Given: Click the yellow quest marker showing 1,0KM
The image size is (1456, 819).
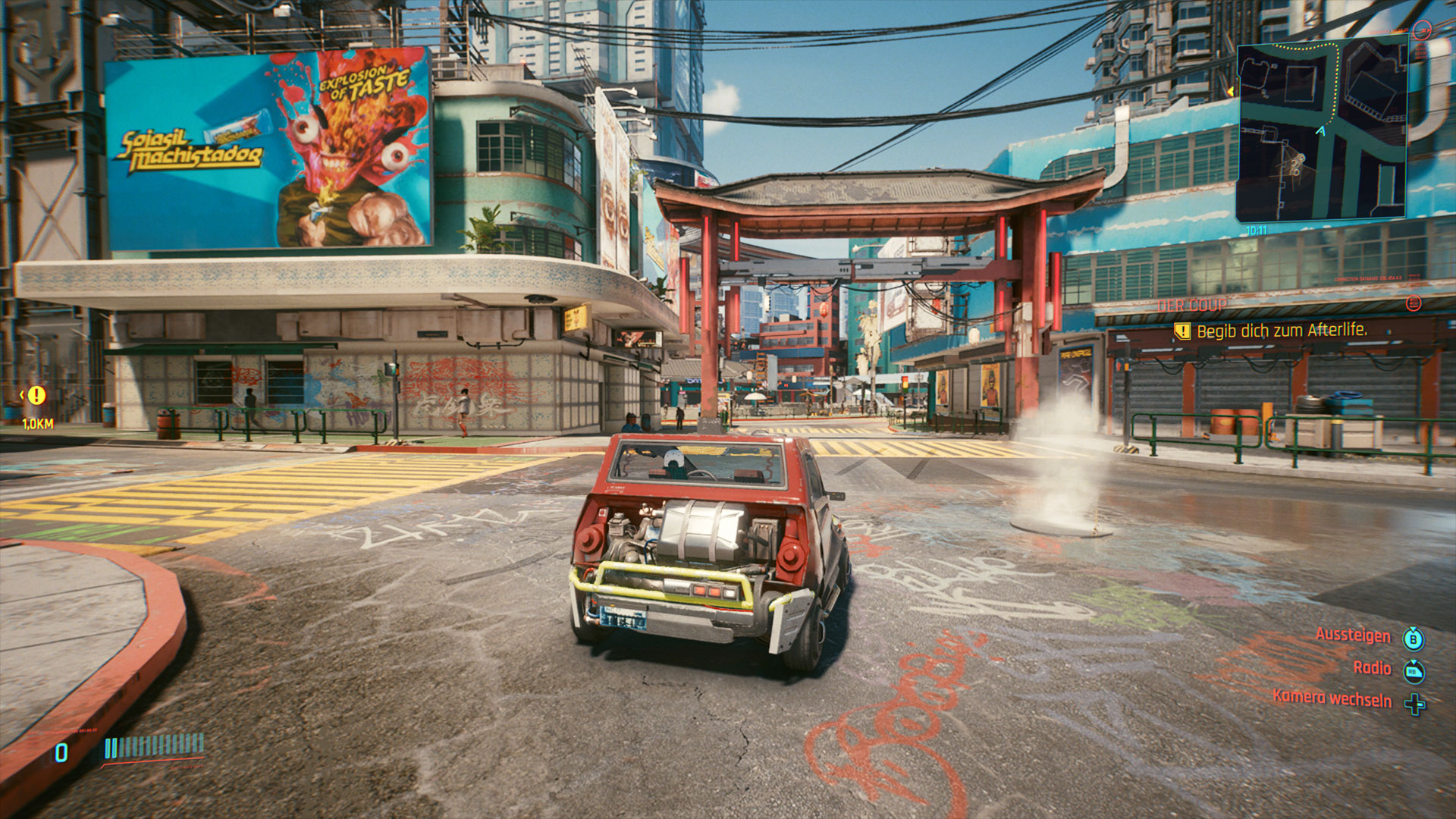Looking at the screenshot, I should click(x=36, y=395).
